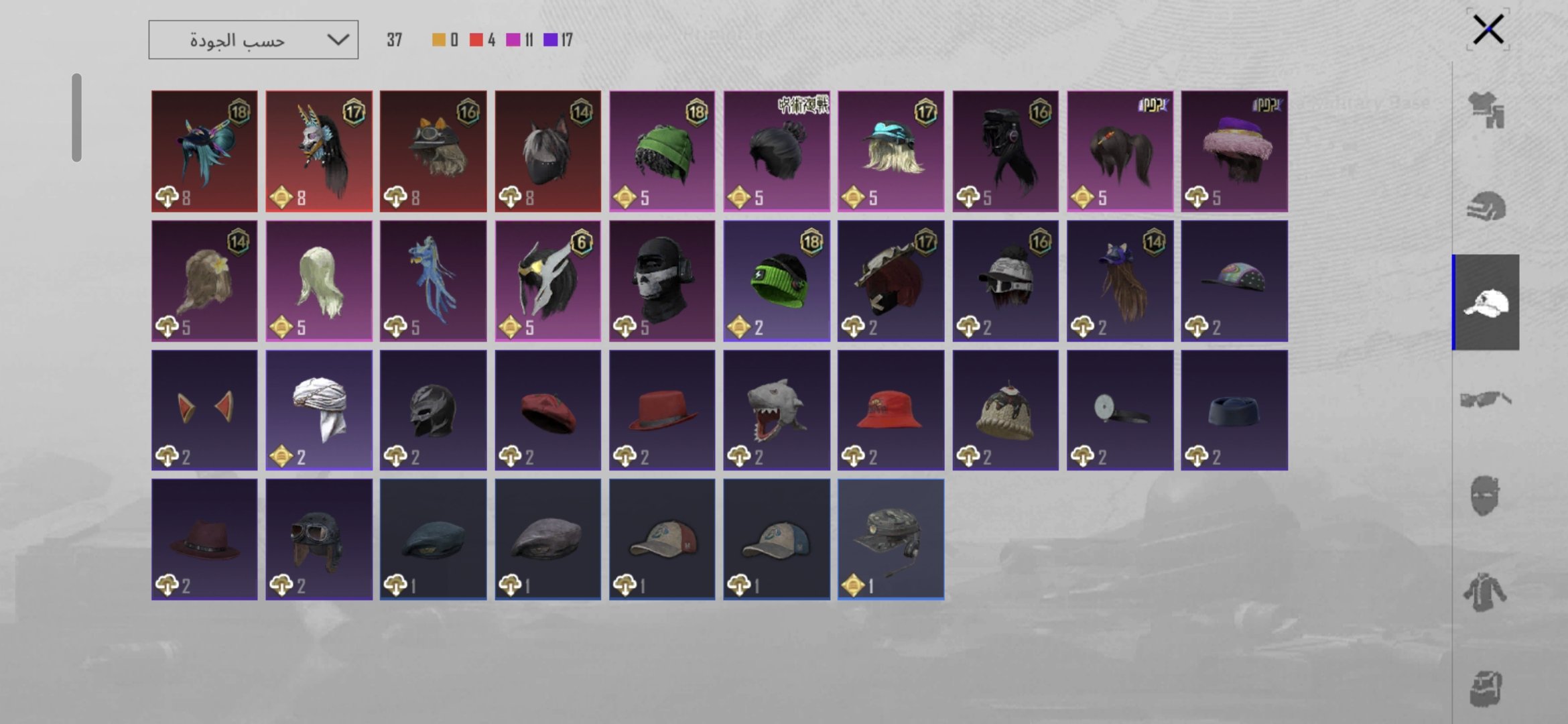Open the backpack category tab

pyautogui.click(x=1486, y=688)
